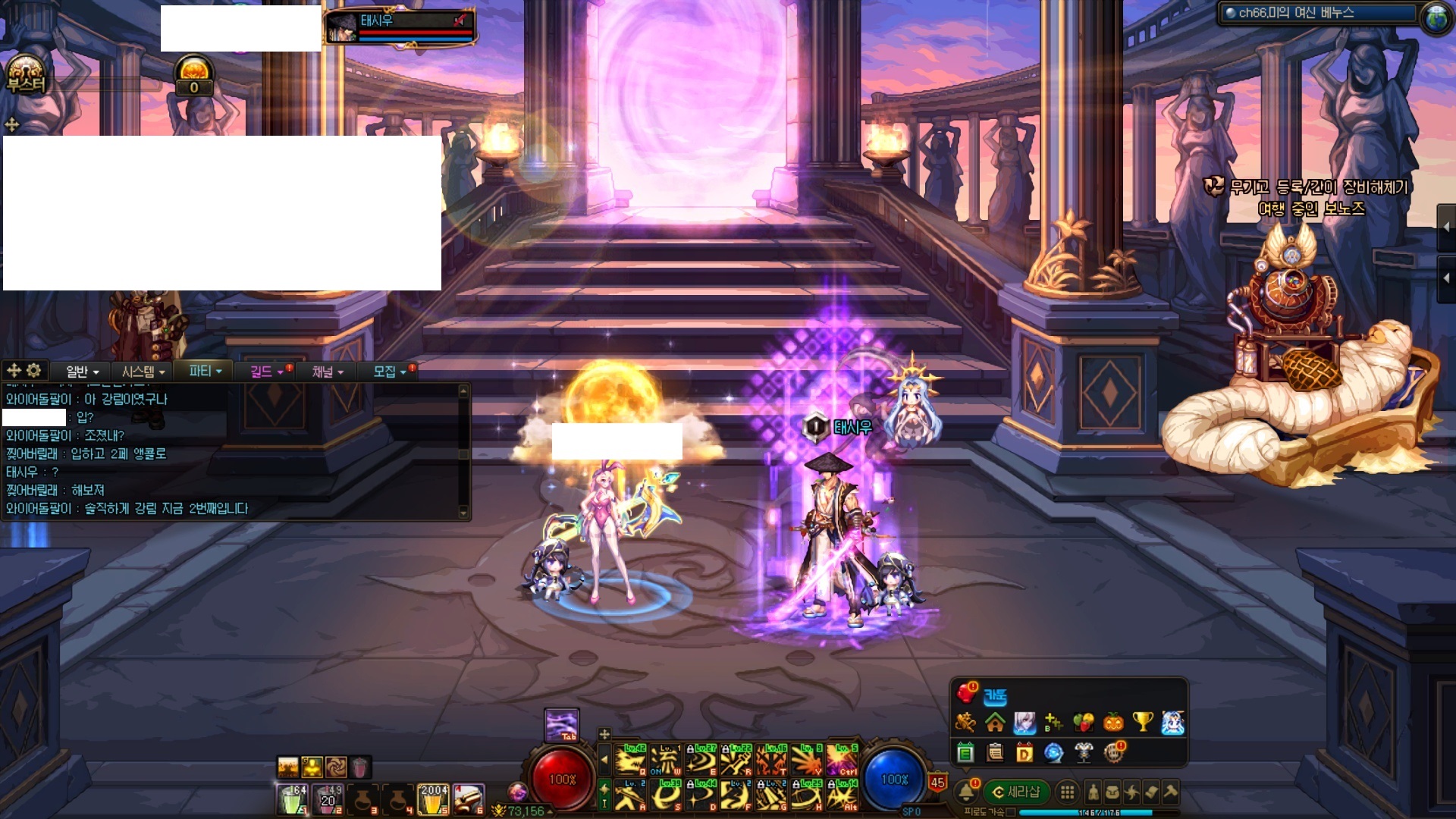This screenshot has width=1456, height=819.
Task: Use the yellow potion in slot 5
Action: click(x=433, y=799)
